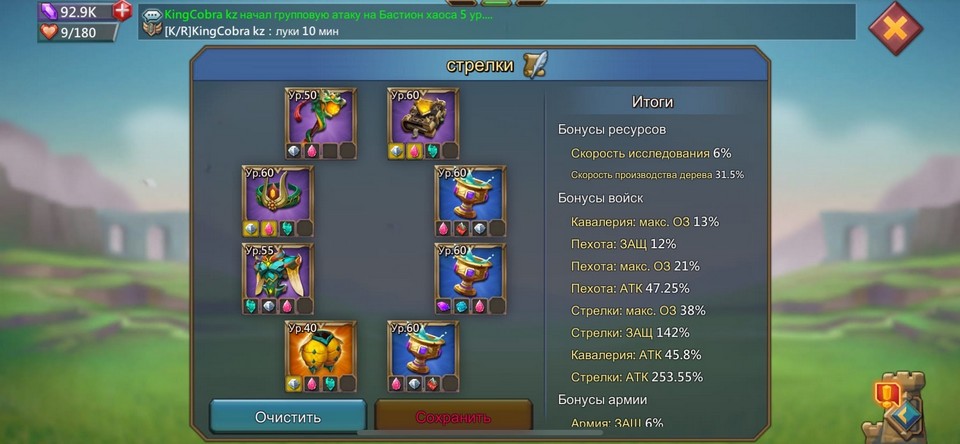Screen dimensions: 960x444
Task: Tap the red plus to buy gems
Action: 122,12
